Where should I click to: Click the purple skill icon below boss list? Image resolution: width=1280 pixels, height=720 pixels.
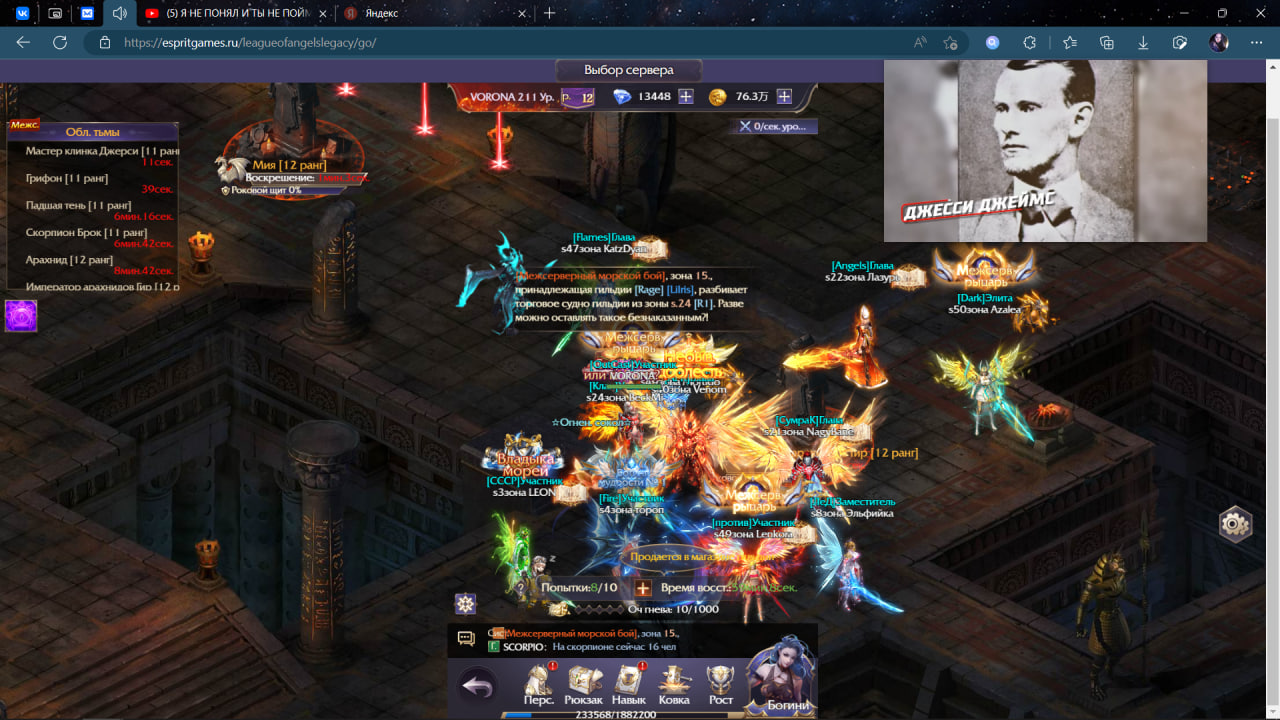pos(21,316)
